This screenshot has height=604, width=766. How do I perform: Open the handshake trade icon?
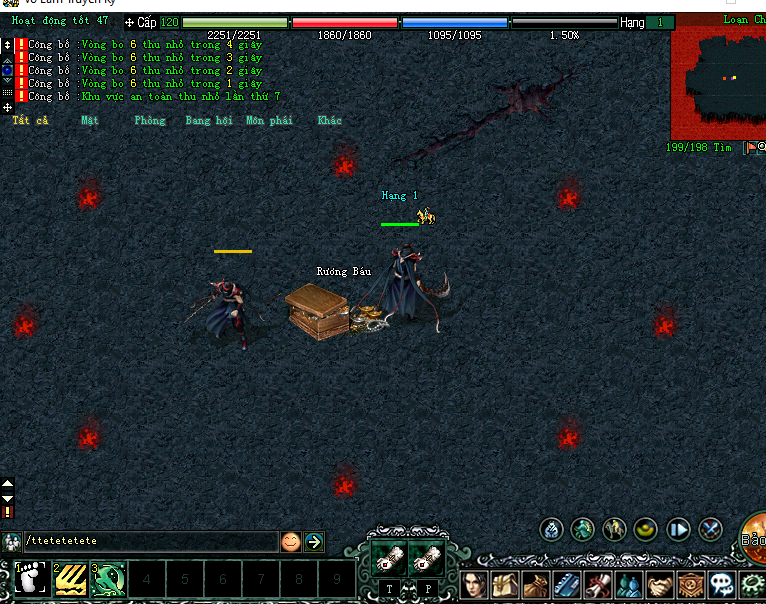point(660,584)
